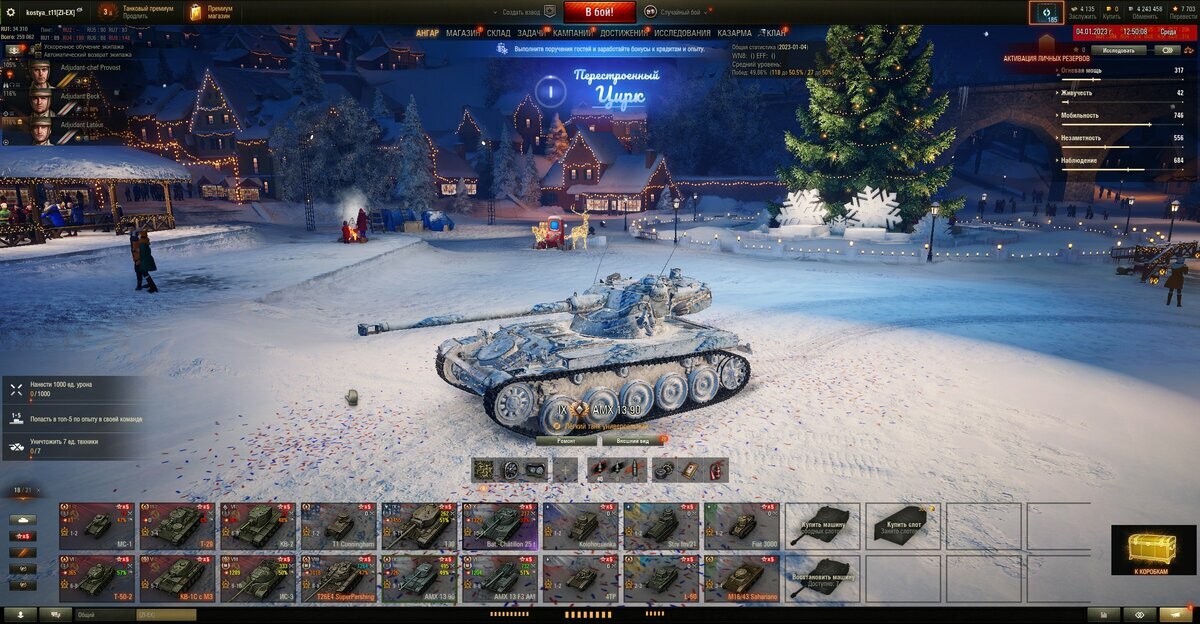Select the КВ-2 tank in the carousel
The height and width of the screenshot is (624, 1200).
click(257, 526)
